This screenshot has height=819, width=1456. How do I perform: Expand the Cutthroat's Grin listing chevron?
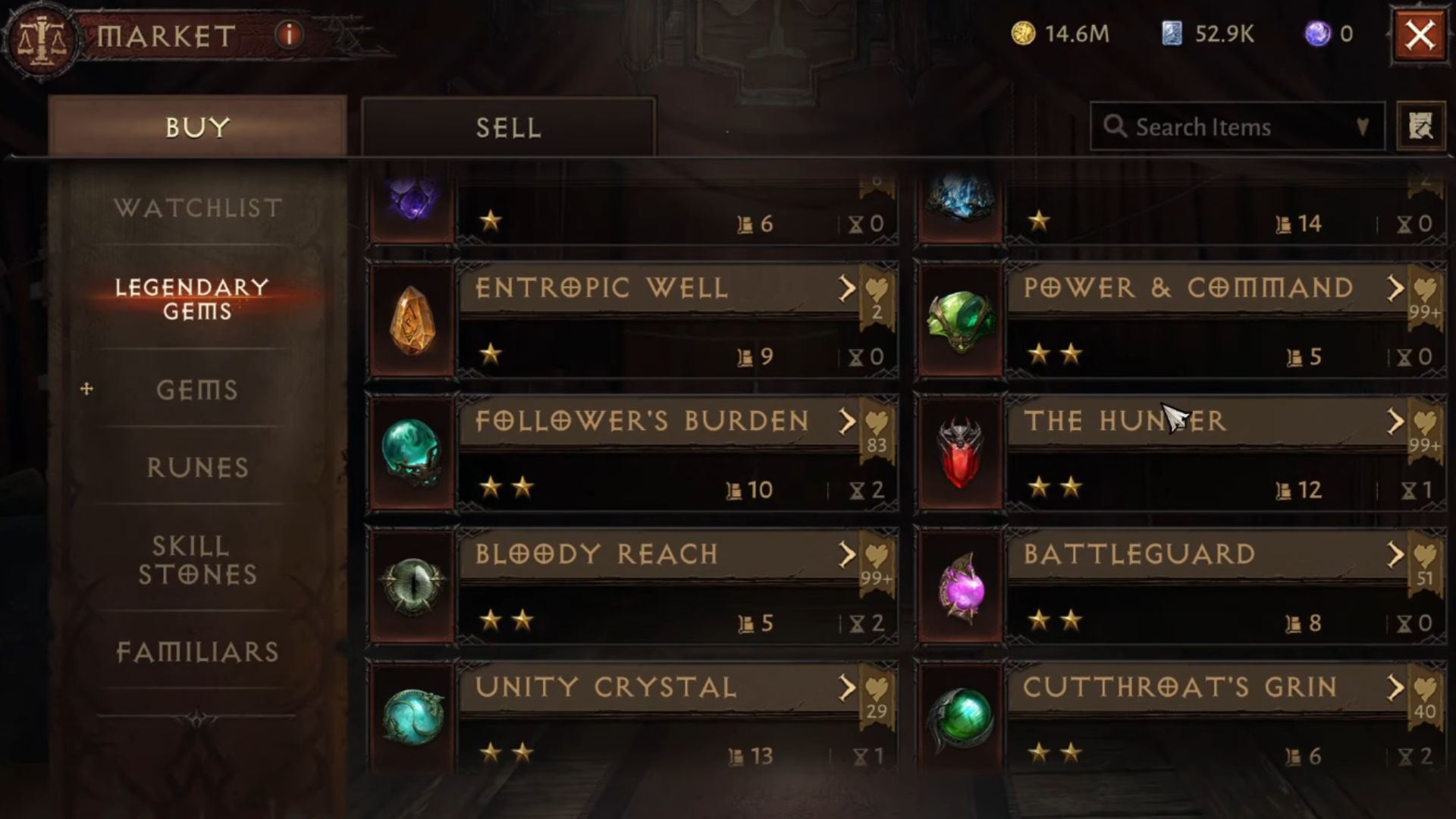pyautogui.click(x=1397, y=689)
